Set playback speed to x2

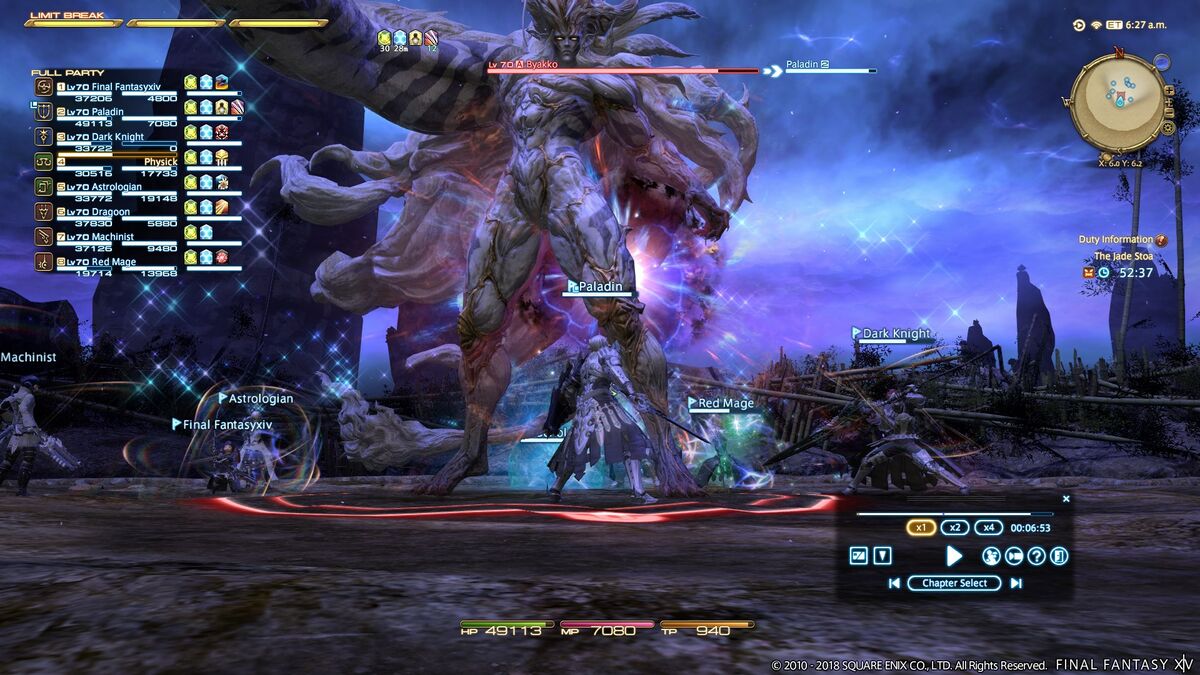tap(954, 528)
